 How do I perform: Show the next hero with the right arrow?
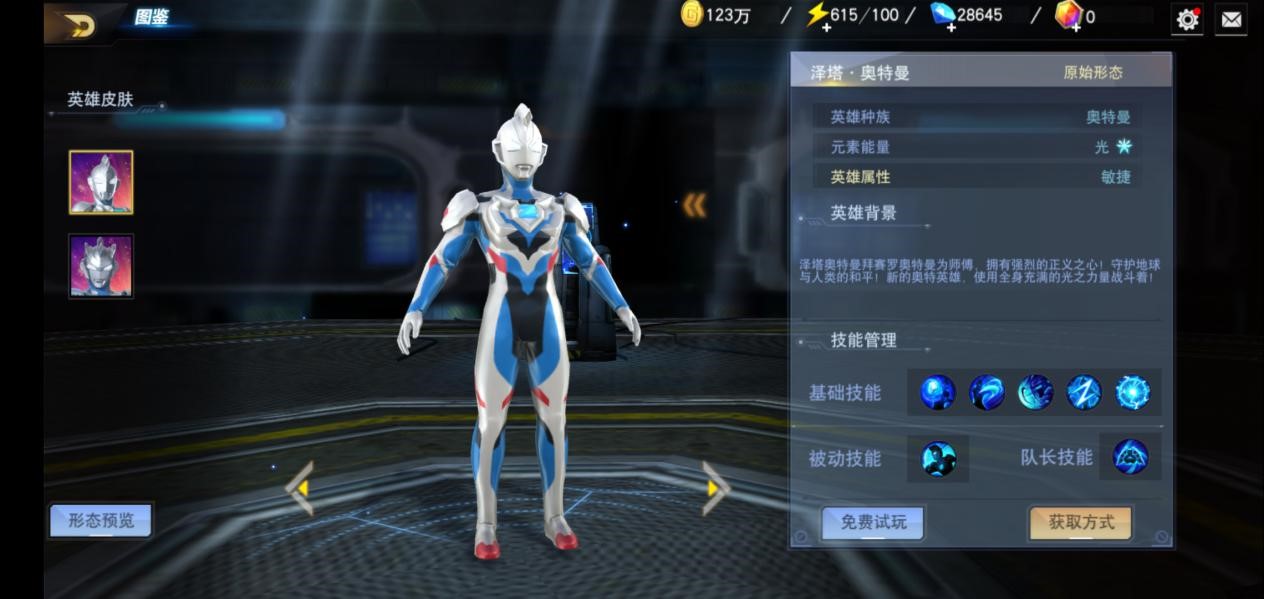(714, 488)
